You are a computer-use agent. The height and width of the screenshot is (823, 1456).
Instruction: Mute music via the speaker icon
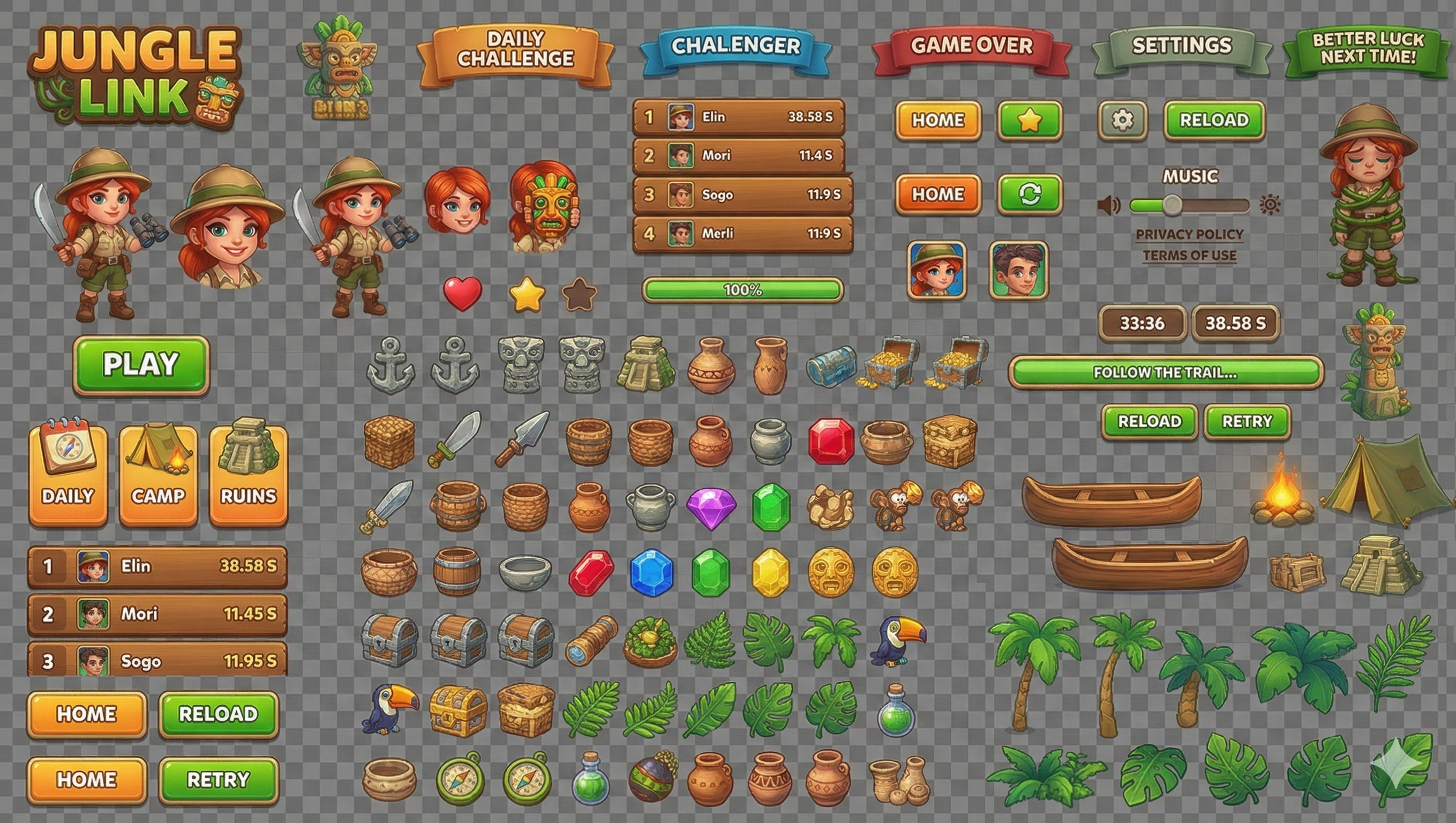click(1108, 205)
